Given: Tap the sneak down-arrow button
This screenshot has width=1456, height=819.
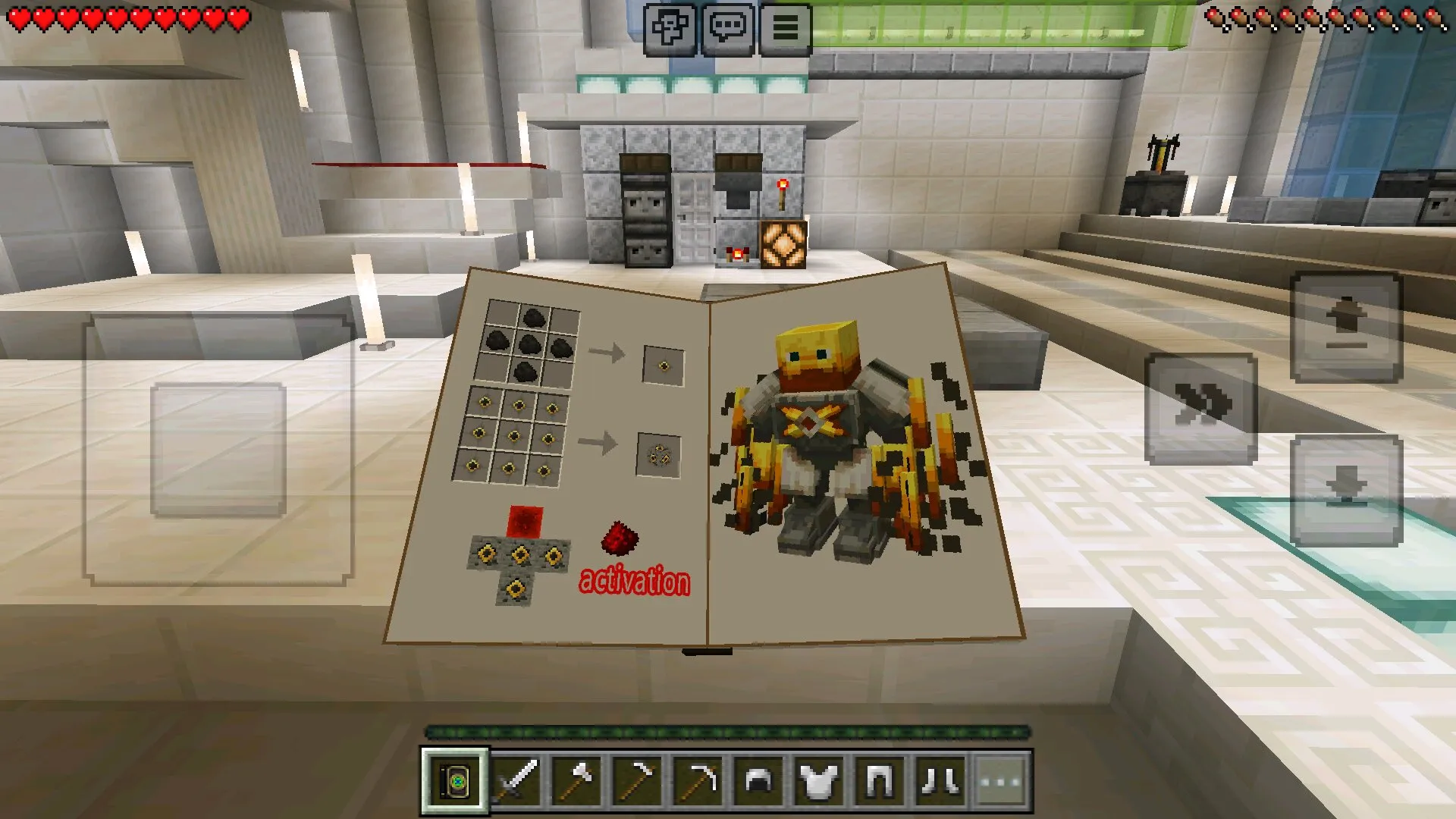Looking at the screenshot, I should pyautogui.click(x=1346, y=490).
